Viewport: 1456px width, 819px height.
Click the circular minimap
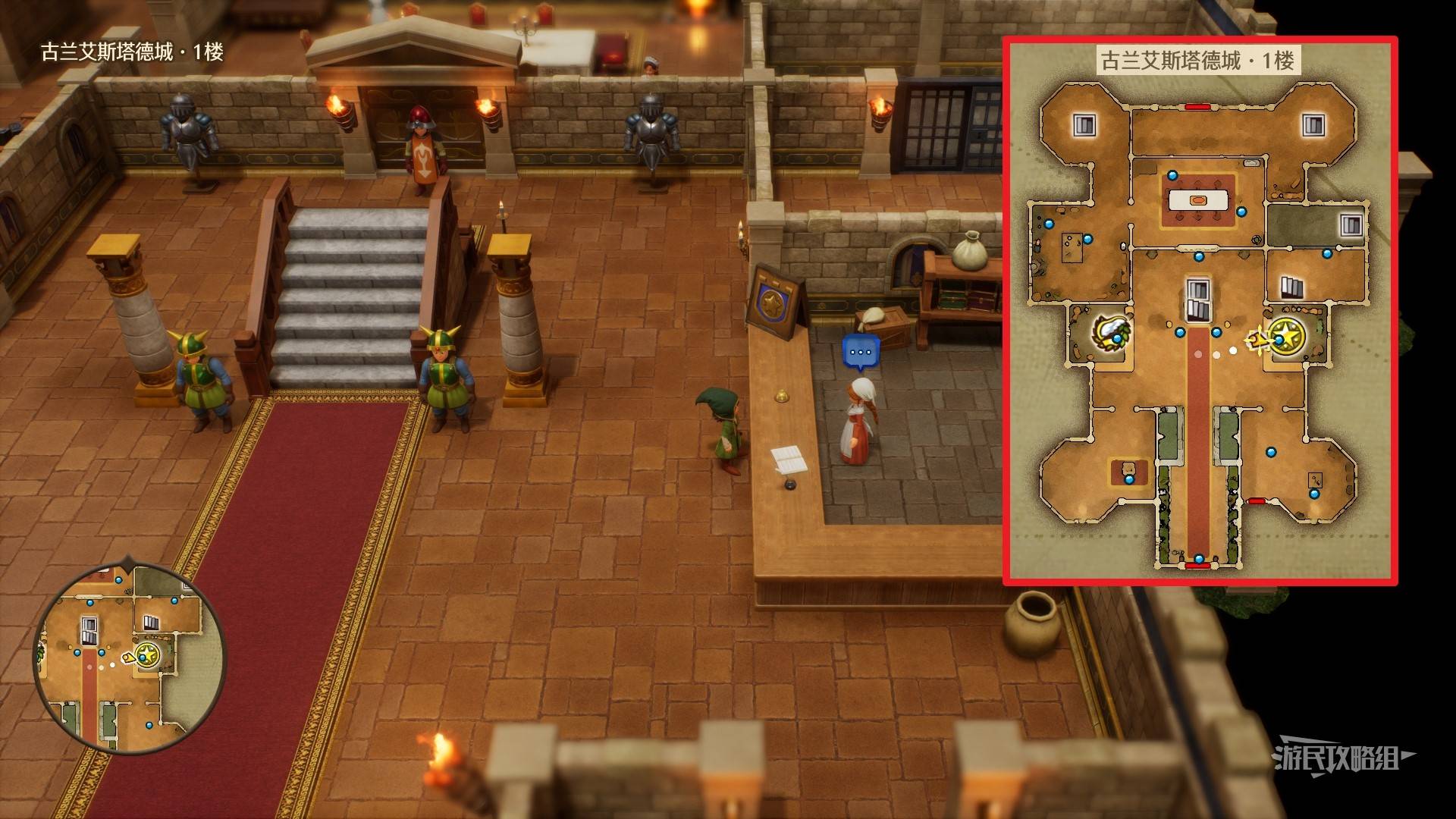point(130,657)
